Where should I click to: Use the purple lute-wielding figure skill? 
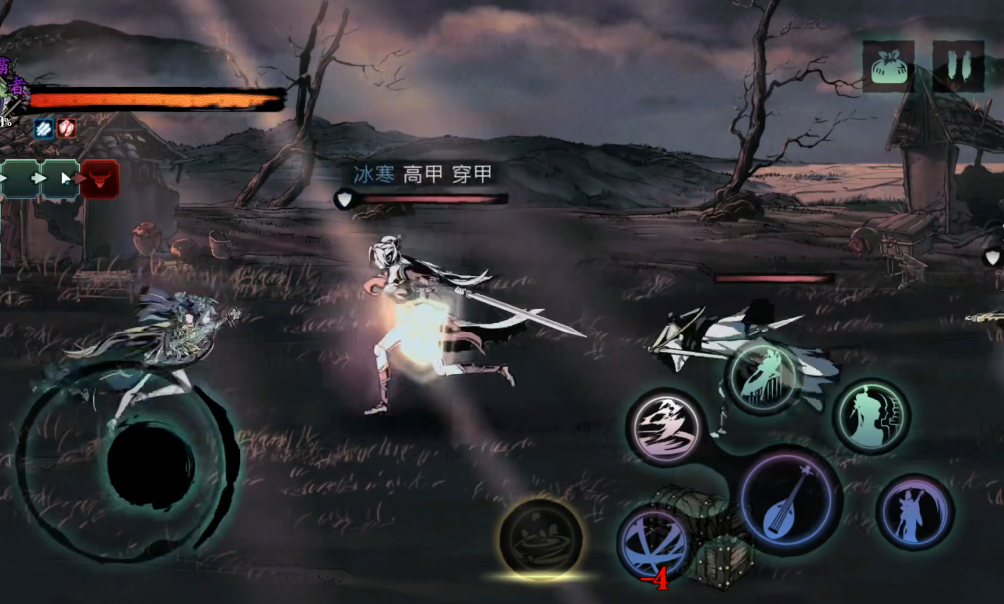point(914,512)
